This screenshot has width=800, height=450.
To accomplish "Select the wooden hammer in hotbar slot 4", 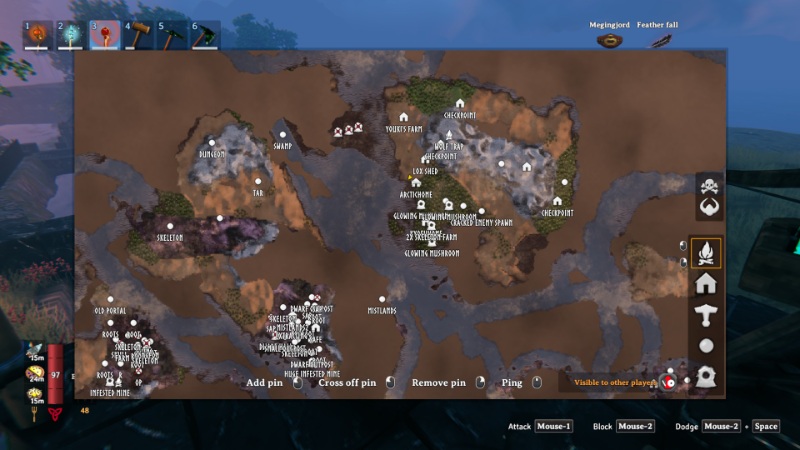I will 139,35.
